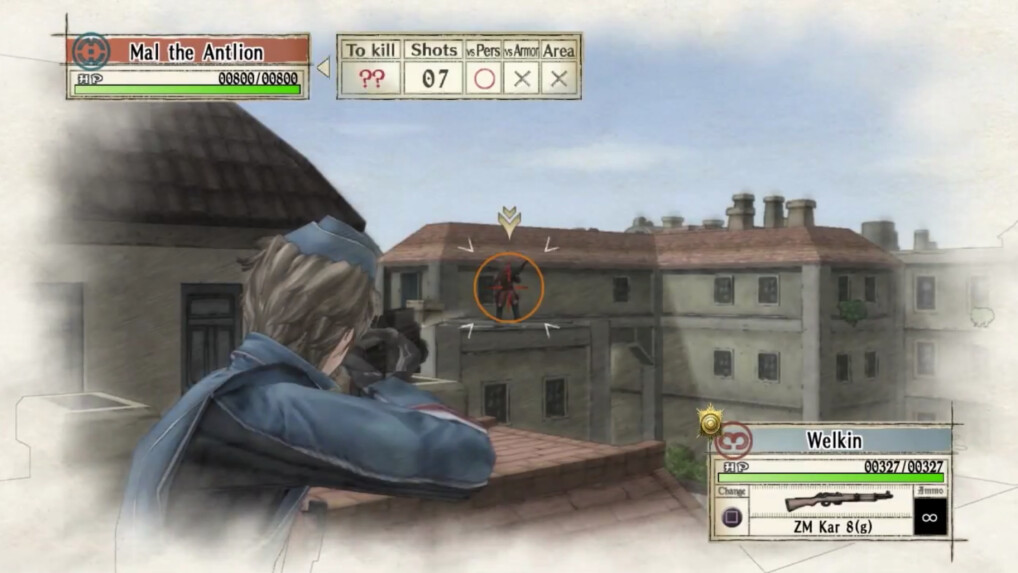Select the Mal the Antlion target name bar

coord(197,51)
